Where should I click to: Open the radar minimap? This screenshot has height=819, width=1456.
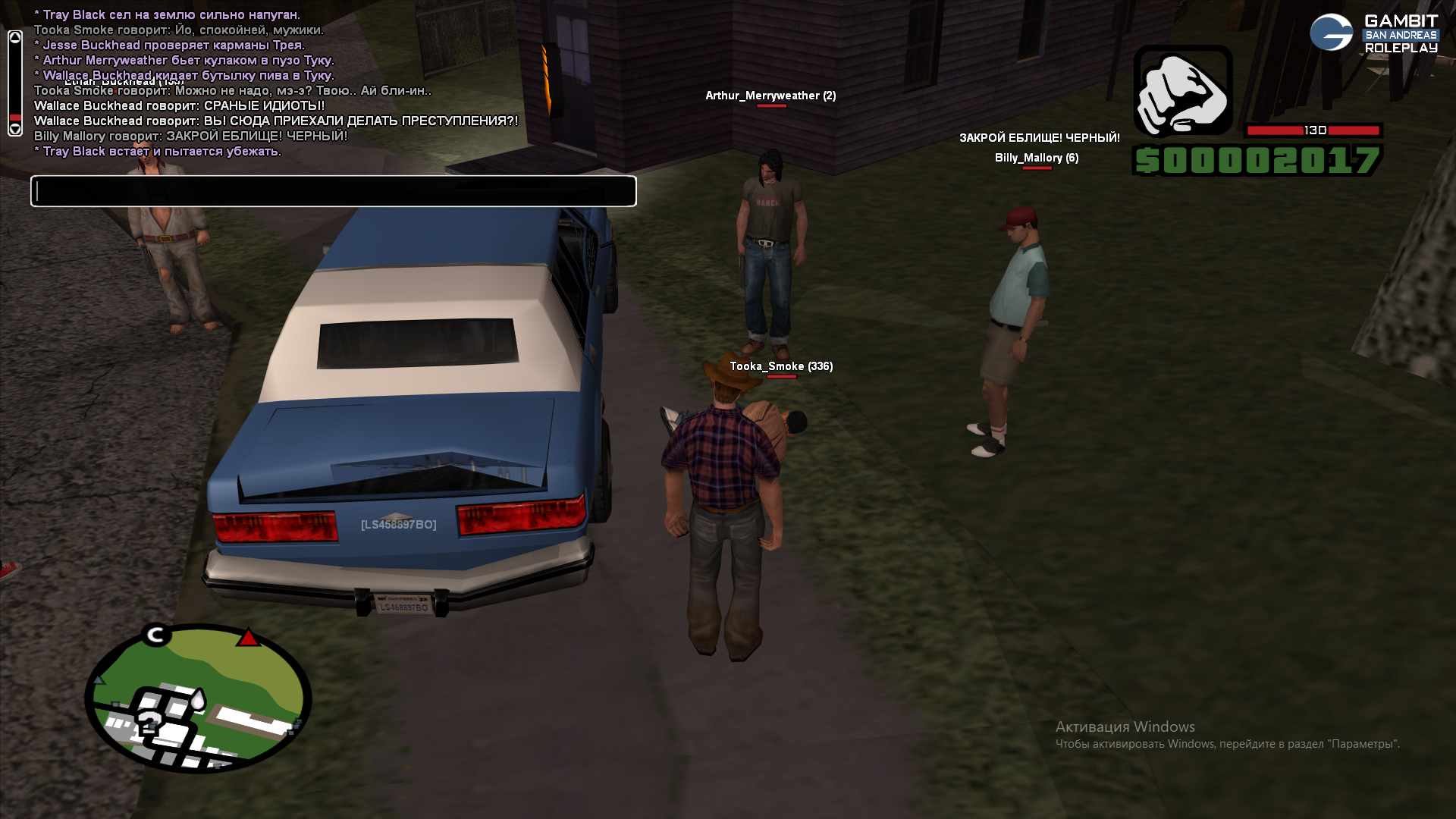pos(198,699)
